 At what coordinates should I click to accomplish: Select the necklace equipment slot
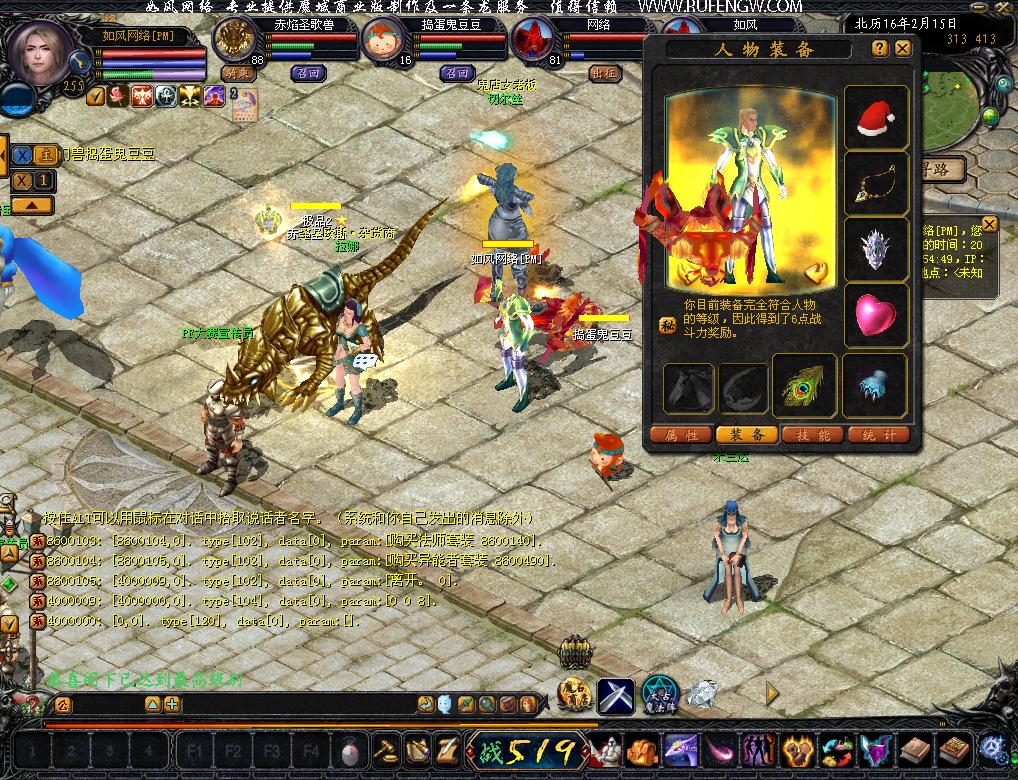[876, 184]
